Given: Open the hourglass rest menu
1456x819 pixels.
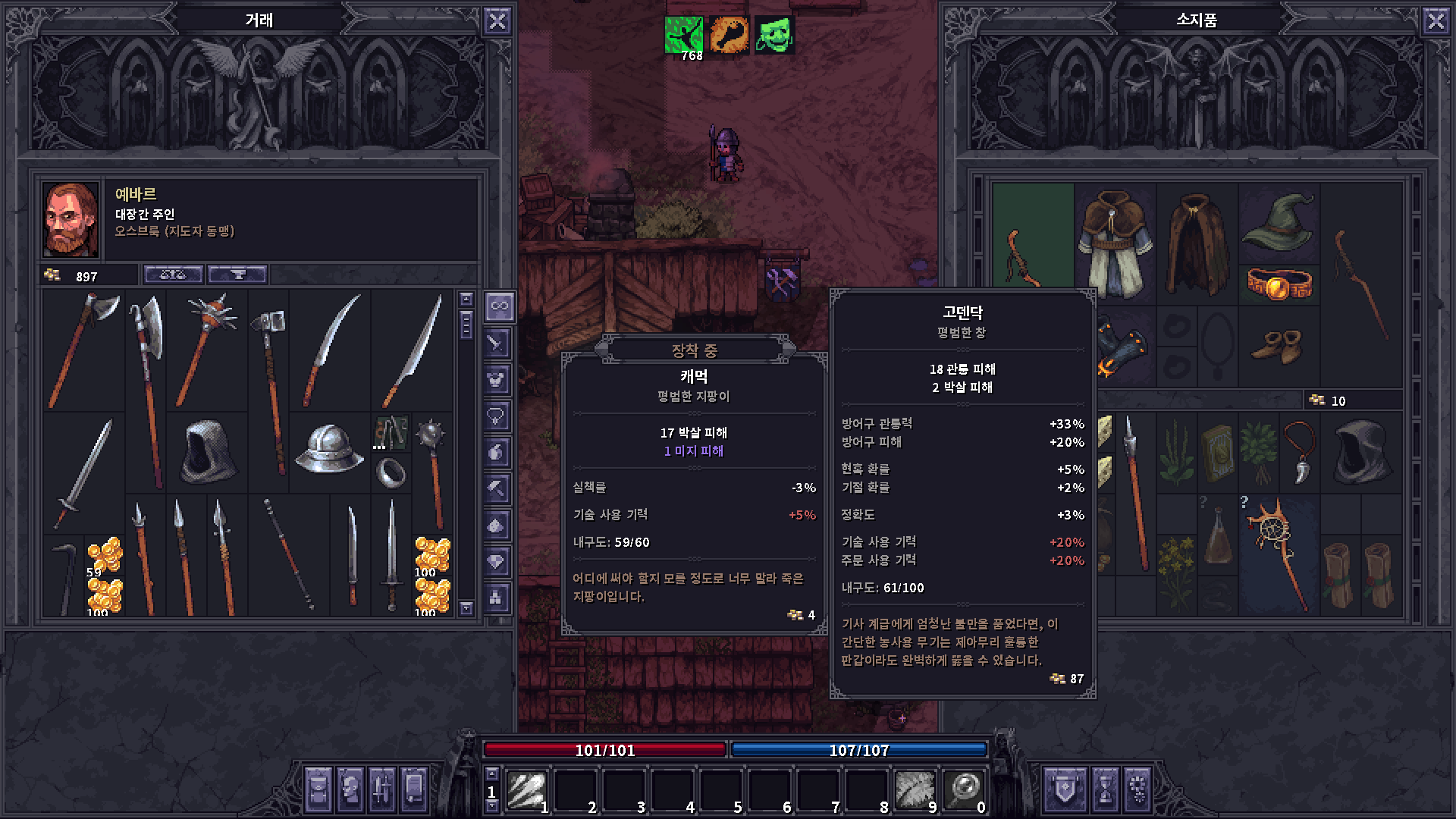Looking at the screenshot, I should click(1105, 789).
